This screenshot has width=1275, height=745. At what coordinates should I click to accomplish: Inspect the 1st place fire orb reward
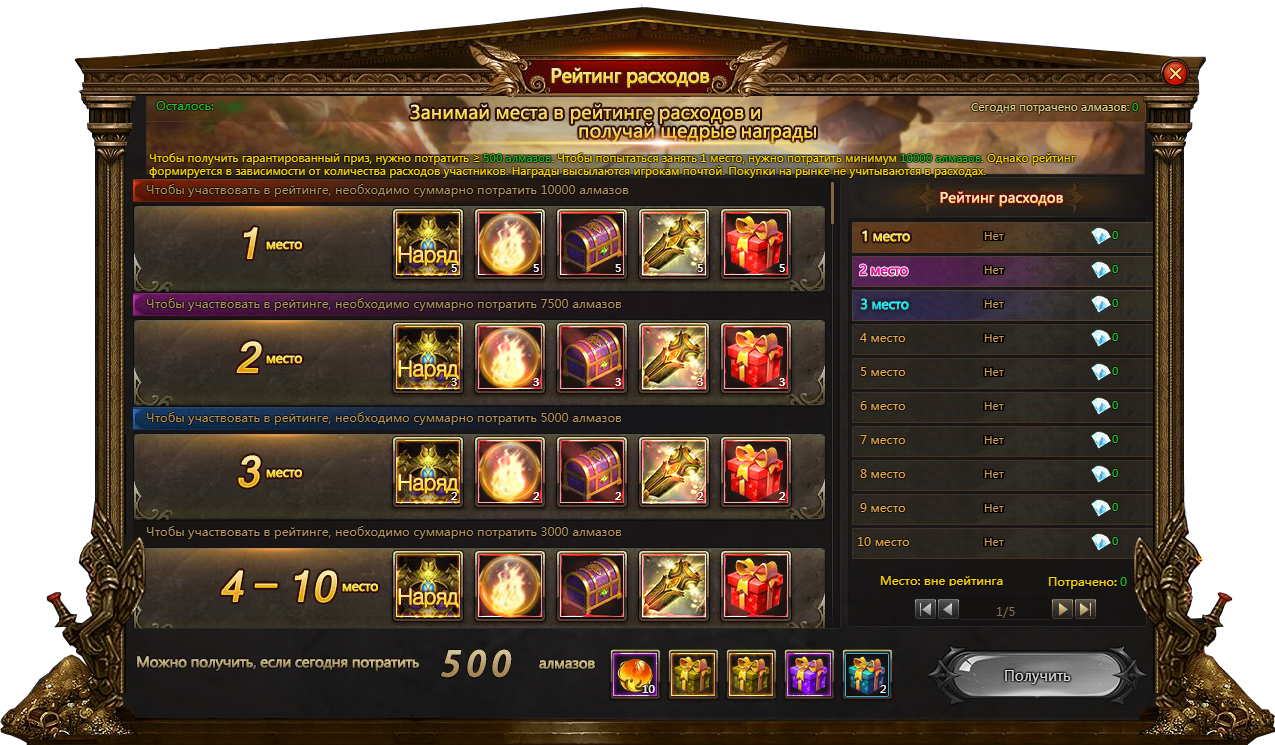[510, 243]
